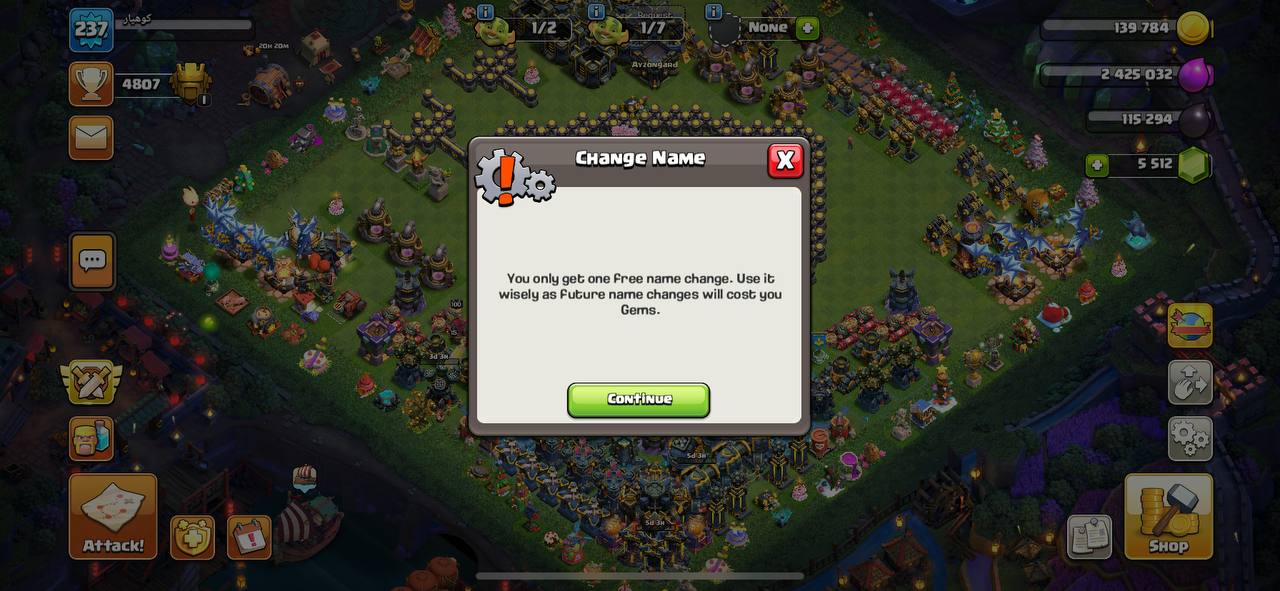Open the magnet item icon
1280x591 pixels.
[1190, 382]
